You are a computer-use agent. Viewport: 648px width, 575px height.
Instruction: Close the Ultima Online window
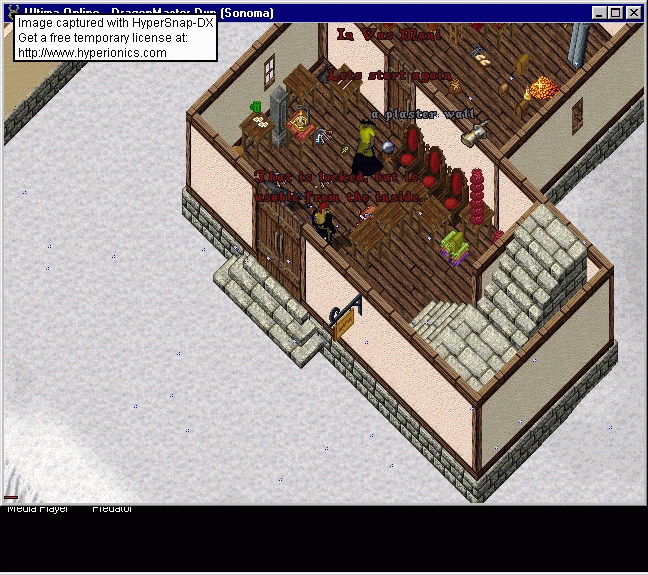point(634,13)
